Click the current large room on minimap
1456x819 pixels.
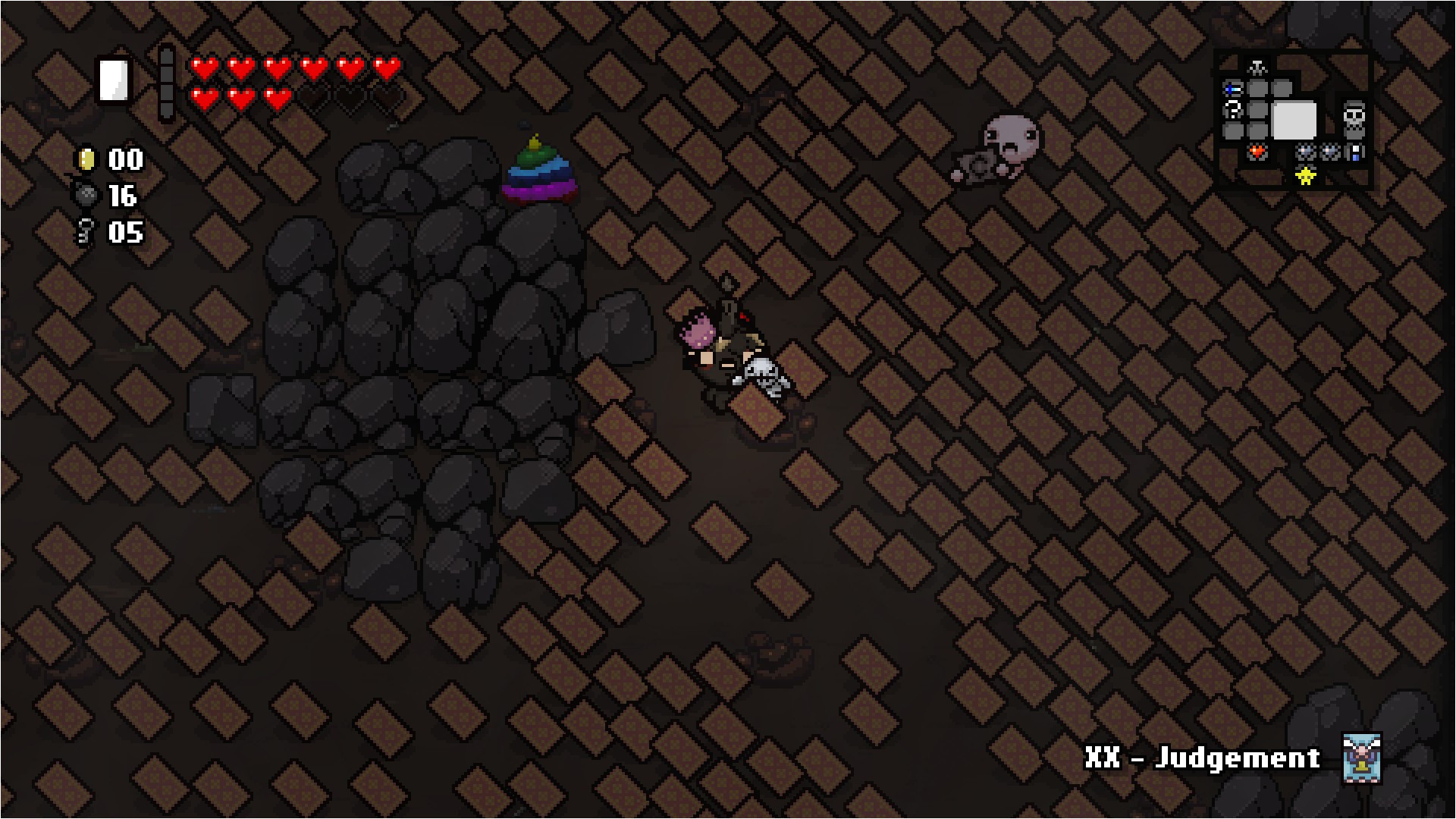coord(1294,120)
